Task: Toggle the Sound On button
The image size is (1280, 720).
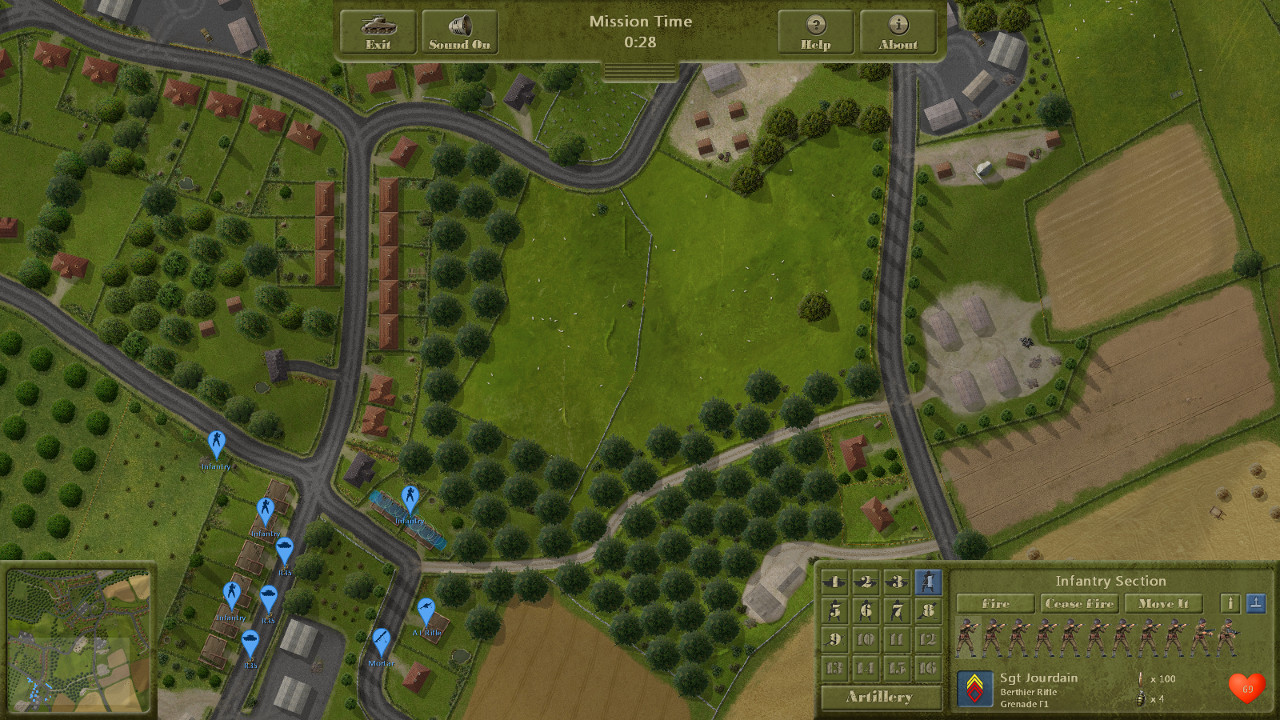Action: tap(460, 32)
